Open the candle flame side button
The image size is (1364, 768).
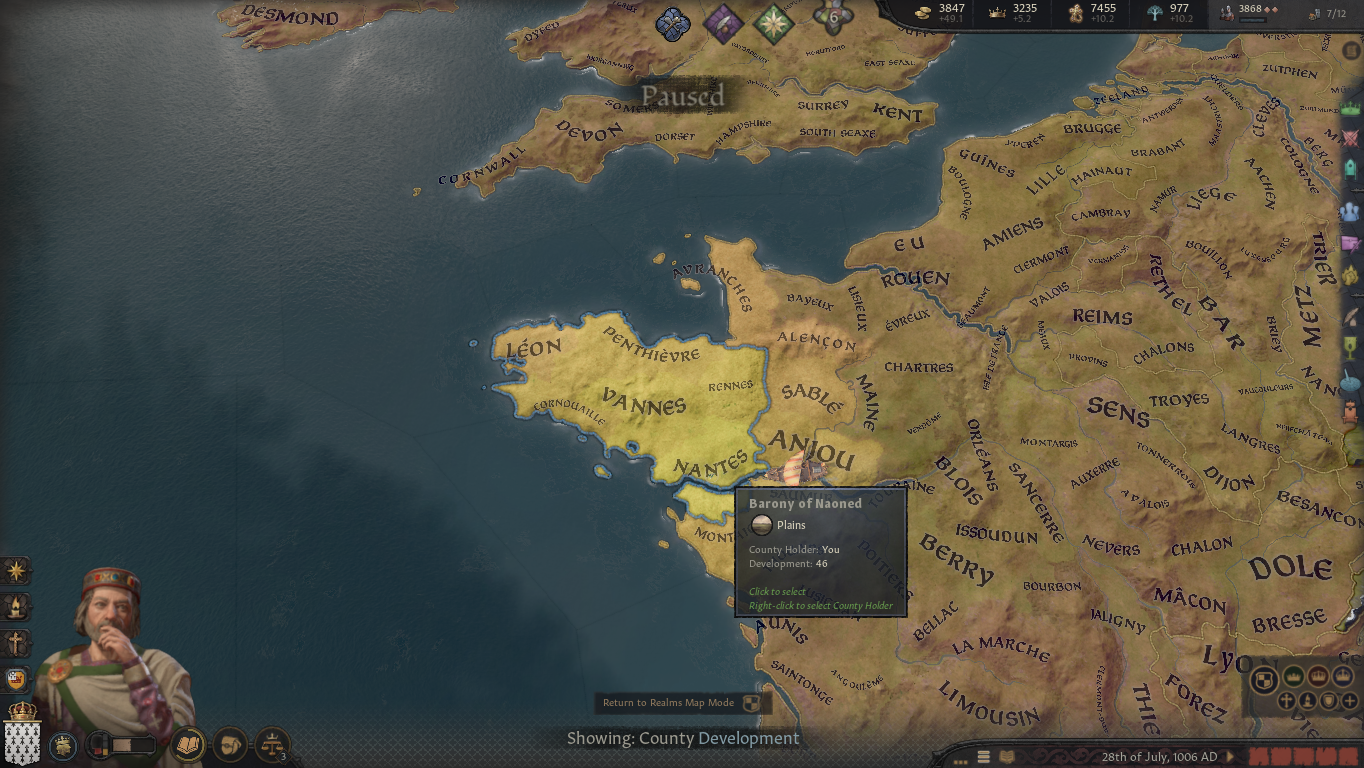coord(16,607)
